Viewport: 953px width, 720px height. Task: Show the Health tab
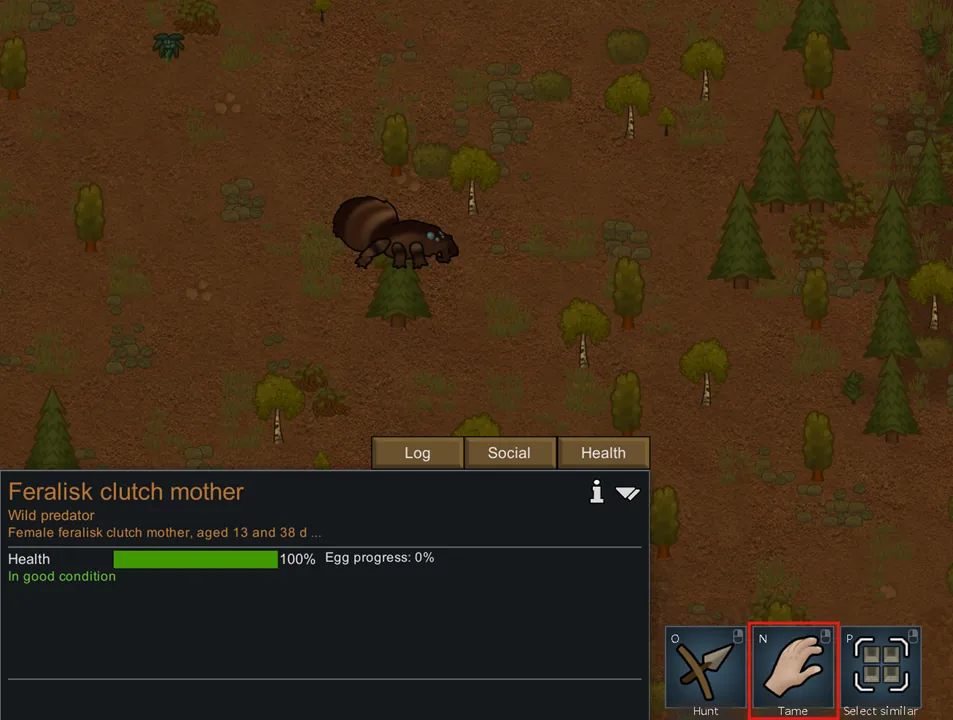[603, 453]
